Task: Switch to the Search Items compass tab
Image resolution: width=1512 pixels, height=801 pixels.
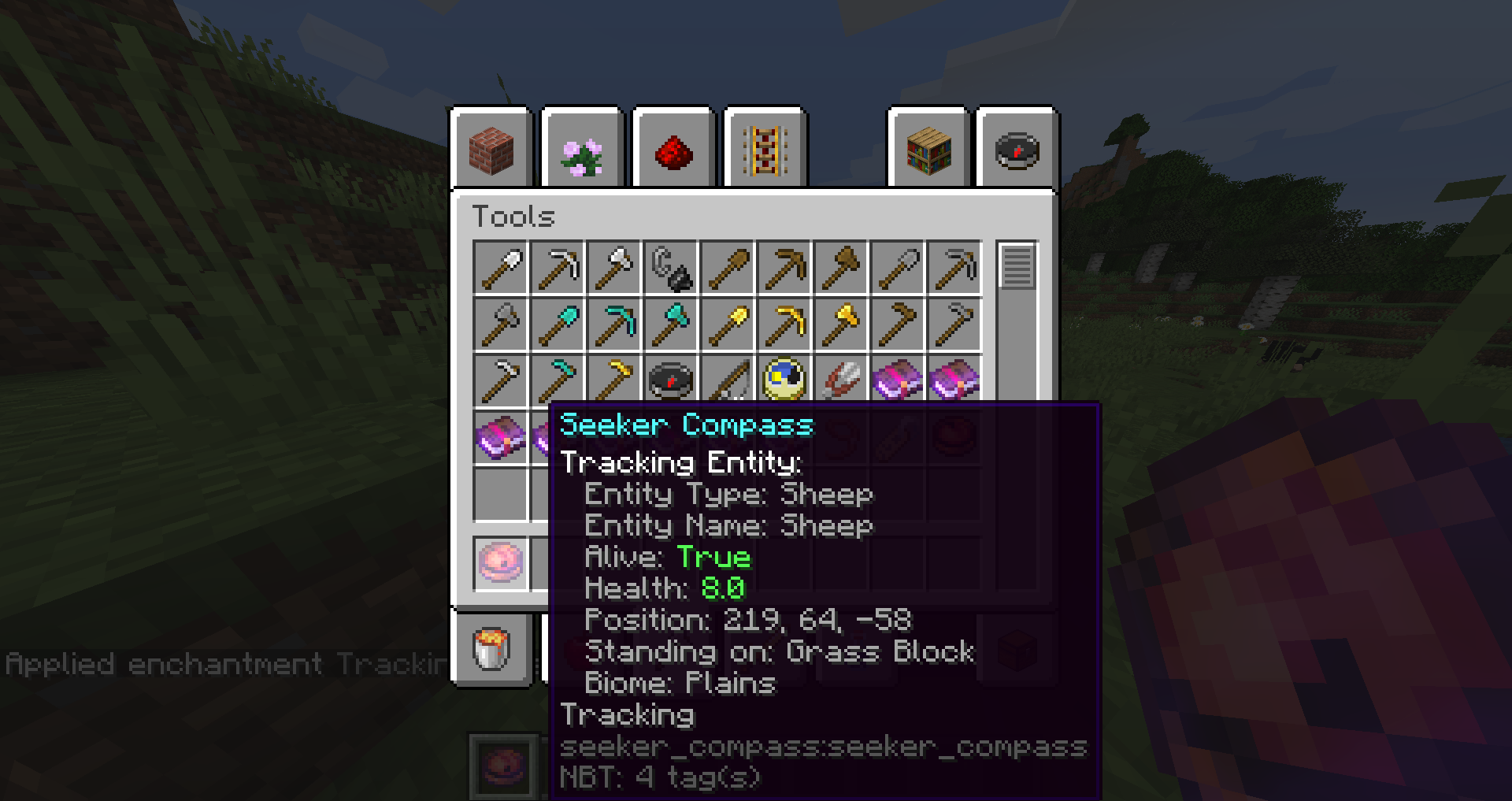Action: pos(1017,150)
